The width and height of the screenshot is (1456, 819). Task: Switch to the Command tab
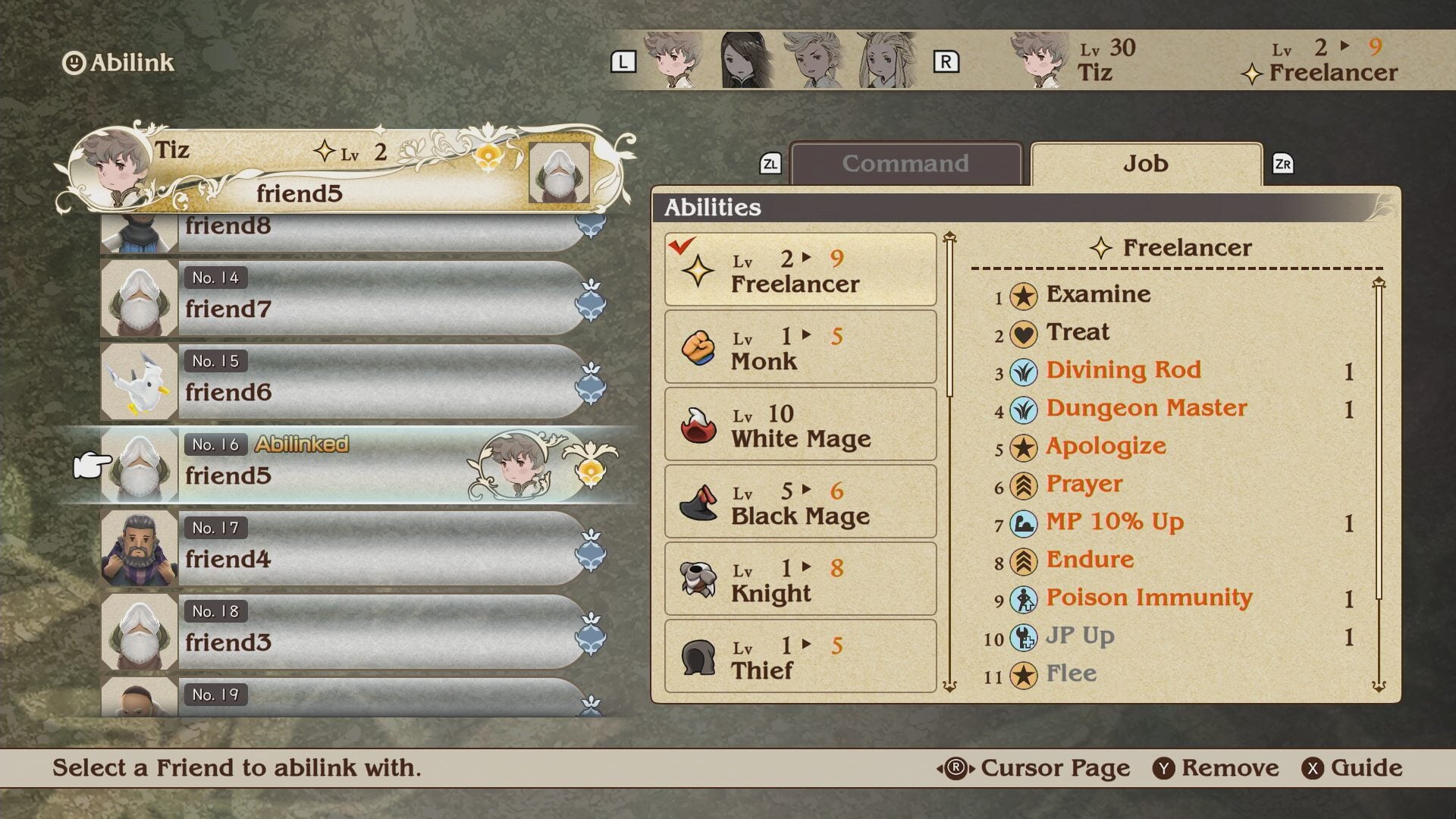pyautogui.click(x=905, y=164)
